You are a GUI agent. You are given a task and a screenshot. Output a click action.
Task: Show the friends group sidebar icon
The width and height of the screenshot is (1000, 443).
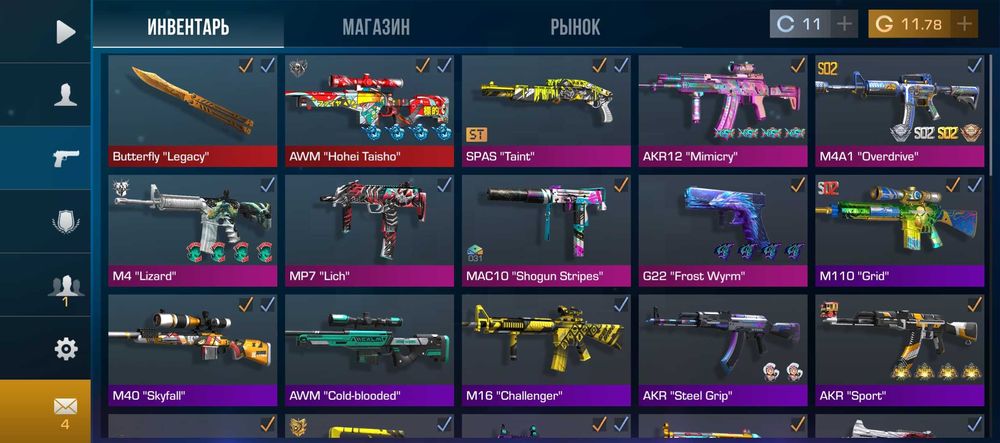65,287
